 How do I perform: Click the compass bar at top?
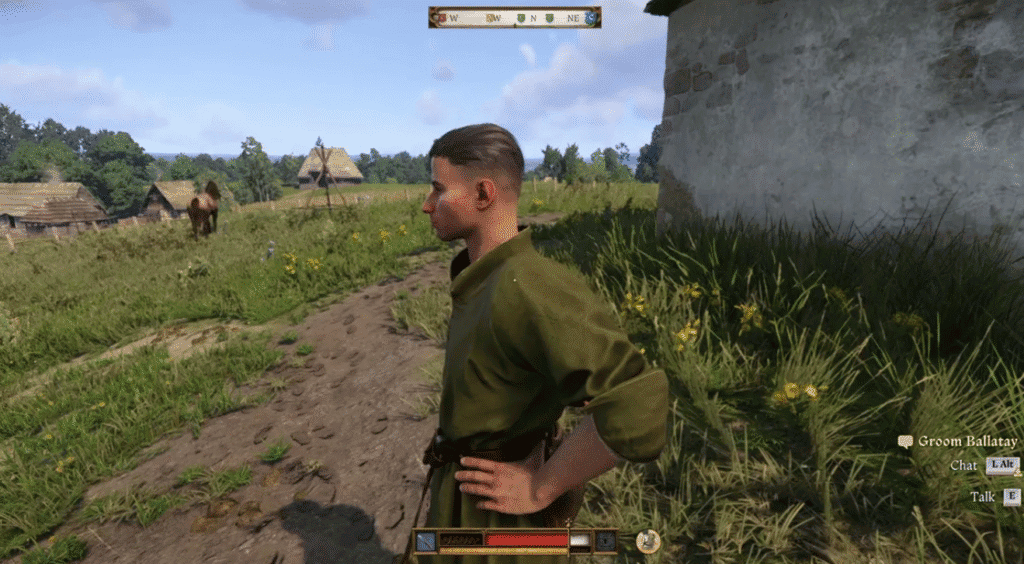click(x=514, y=17)
